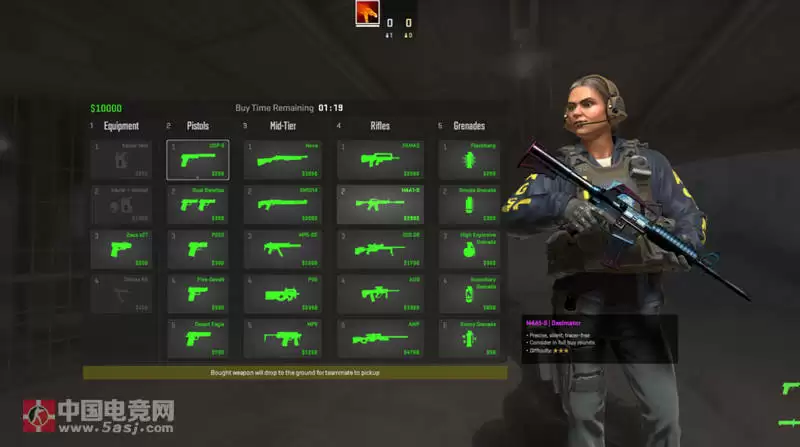Buy the USP-S pistol

197,160
